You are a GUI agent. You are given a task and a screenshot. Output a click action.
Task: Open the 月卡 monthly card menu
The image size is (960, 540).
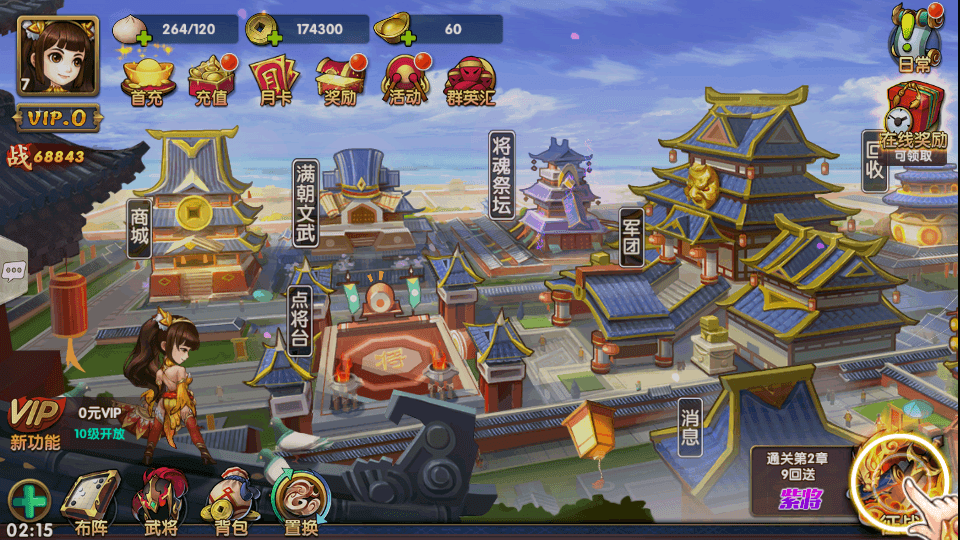click(273, 80)
